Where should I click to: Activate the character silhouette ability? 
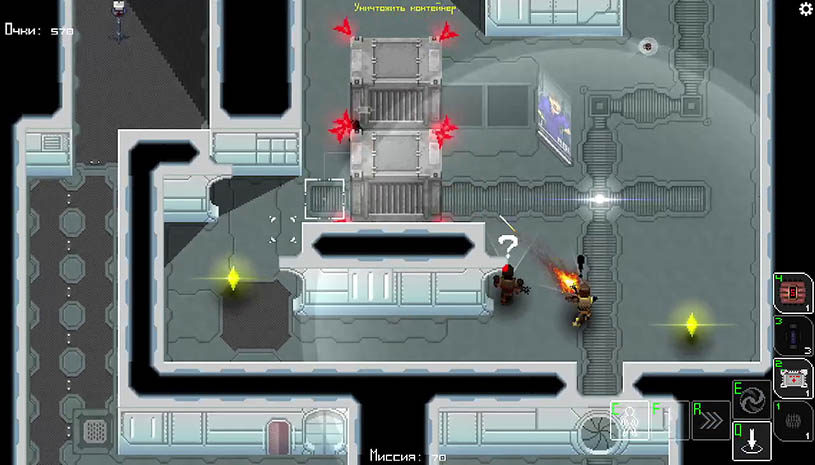tap(630, 421)
